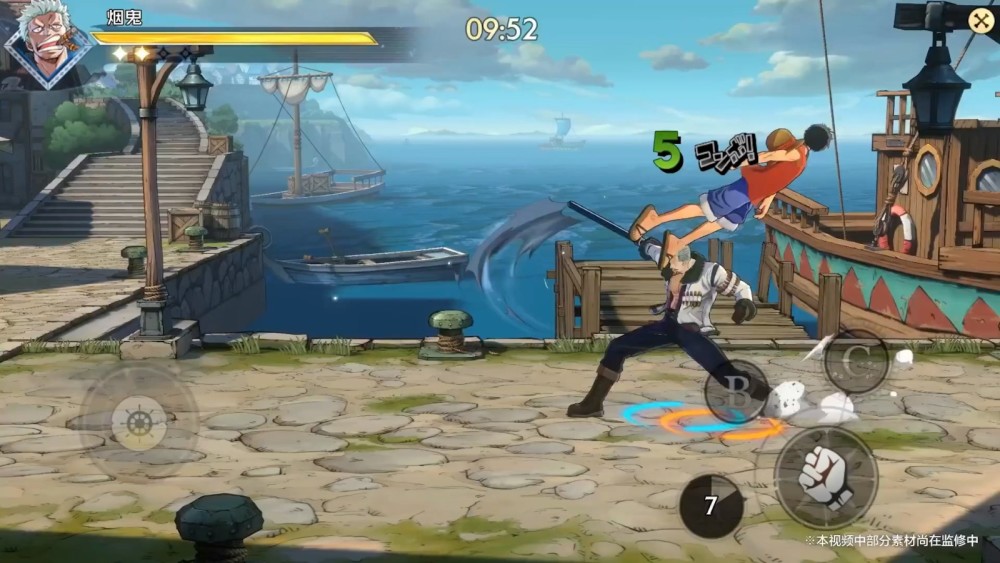Tap the skill button showing cooldown 7

(711, 506)
